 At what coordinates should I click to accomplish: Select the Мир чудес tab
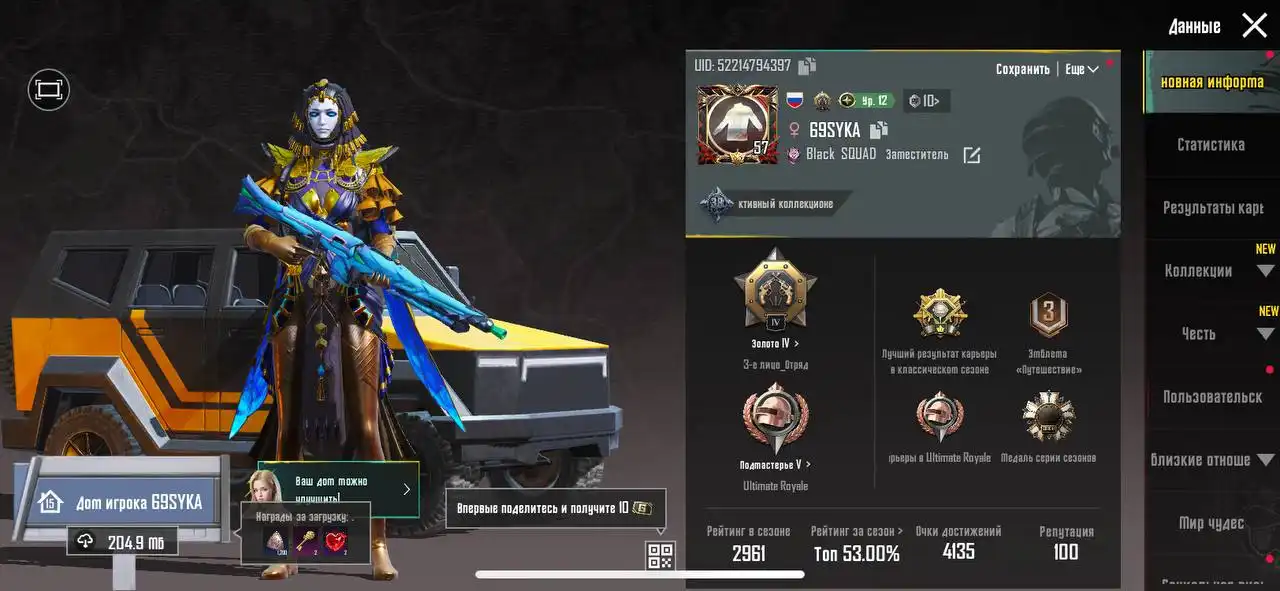pos(1211,523)
